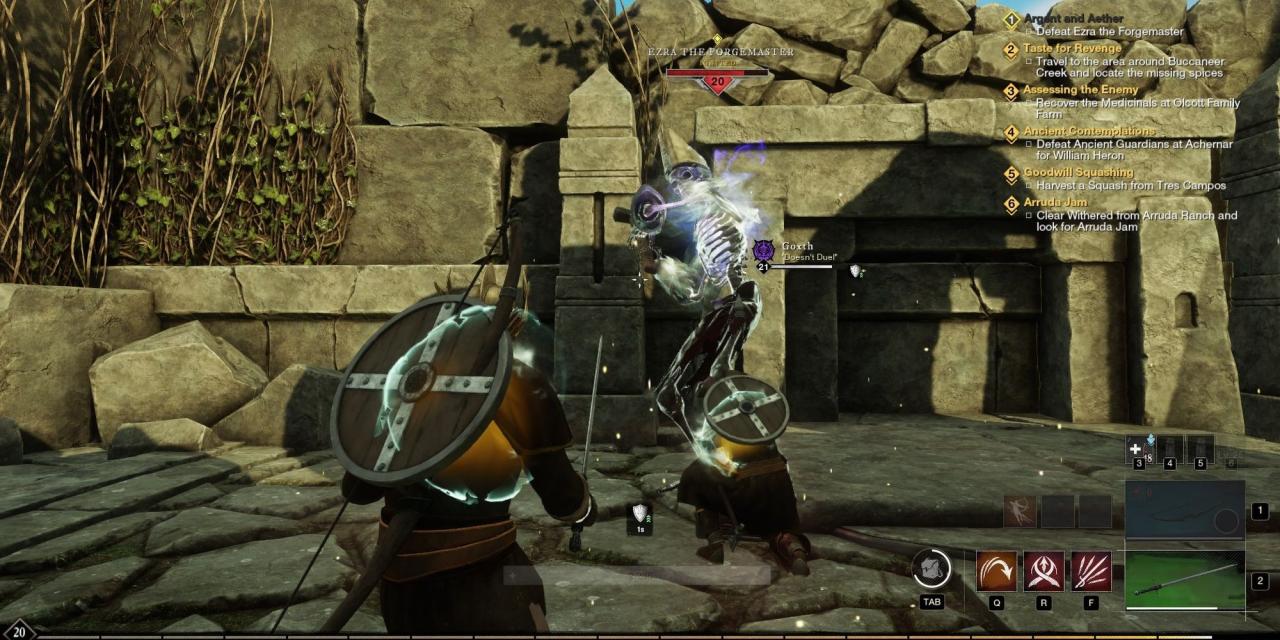Image resolution: width=1280 pixels, height=640 pixels.
Task: Select the Assessing the Enemy quest
Action: click(1080, 90)
